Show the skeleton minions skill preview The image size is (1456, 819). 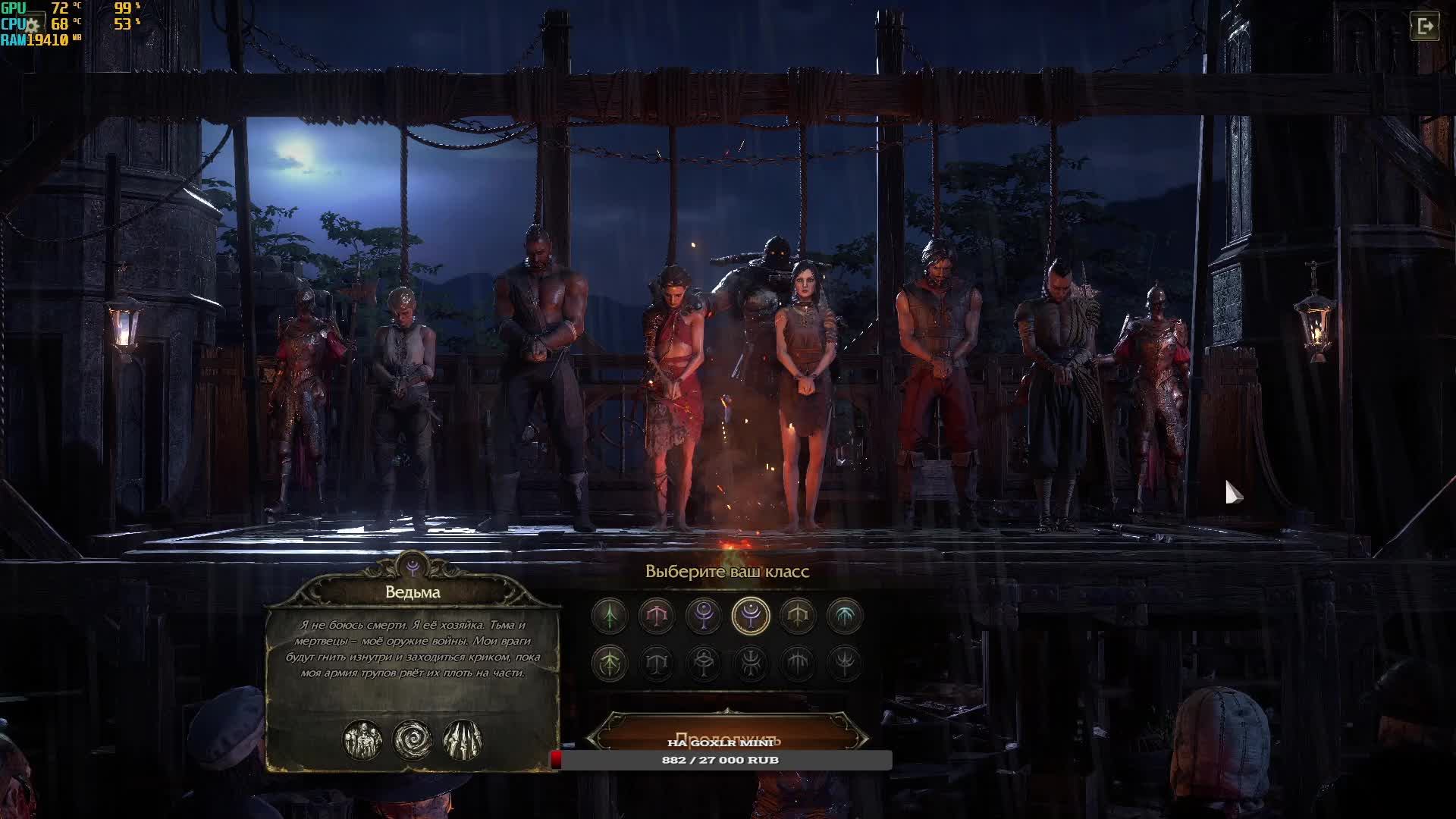pyautogui.click(x=362, y=740)
